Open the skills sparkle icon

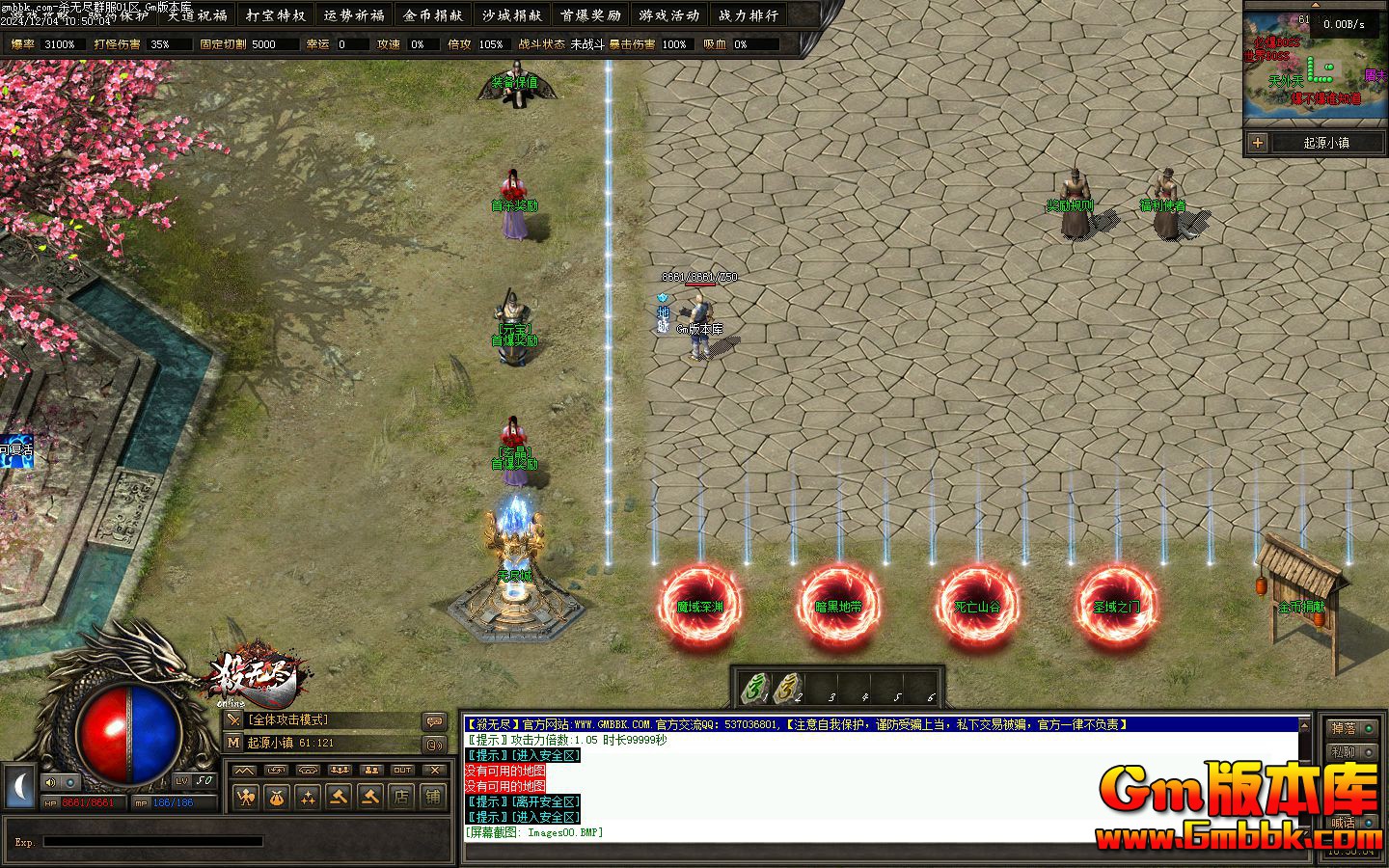click(x=308, y=797)
